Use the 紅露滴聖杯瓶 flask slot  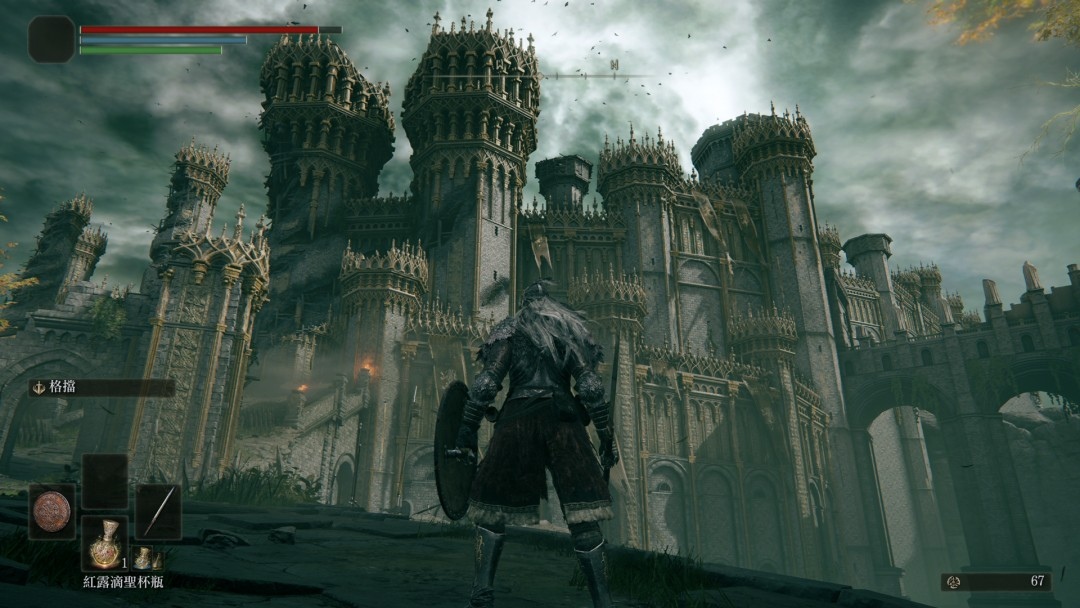coord(104,546)
